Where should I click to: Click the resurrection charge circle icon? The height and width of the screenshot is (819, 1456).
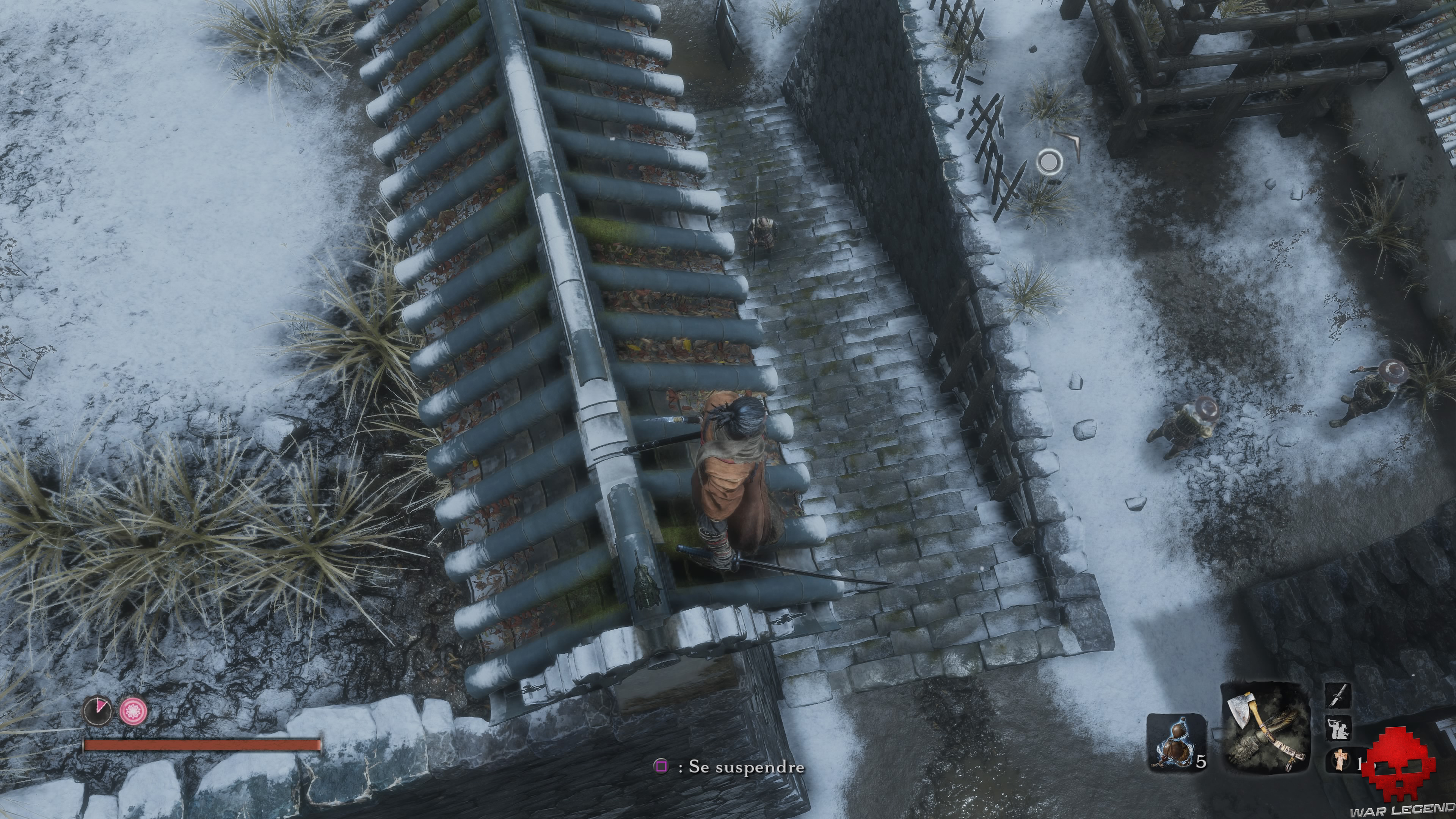97,712
